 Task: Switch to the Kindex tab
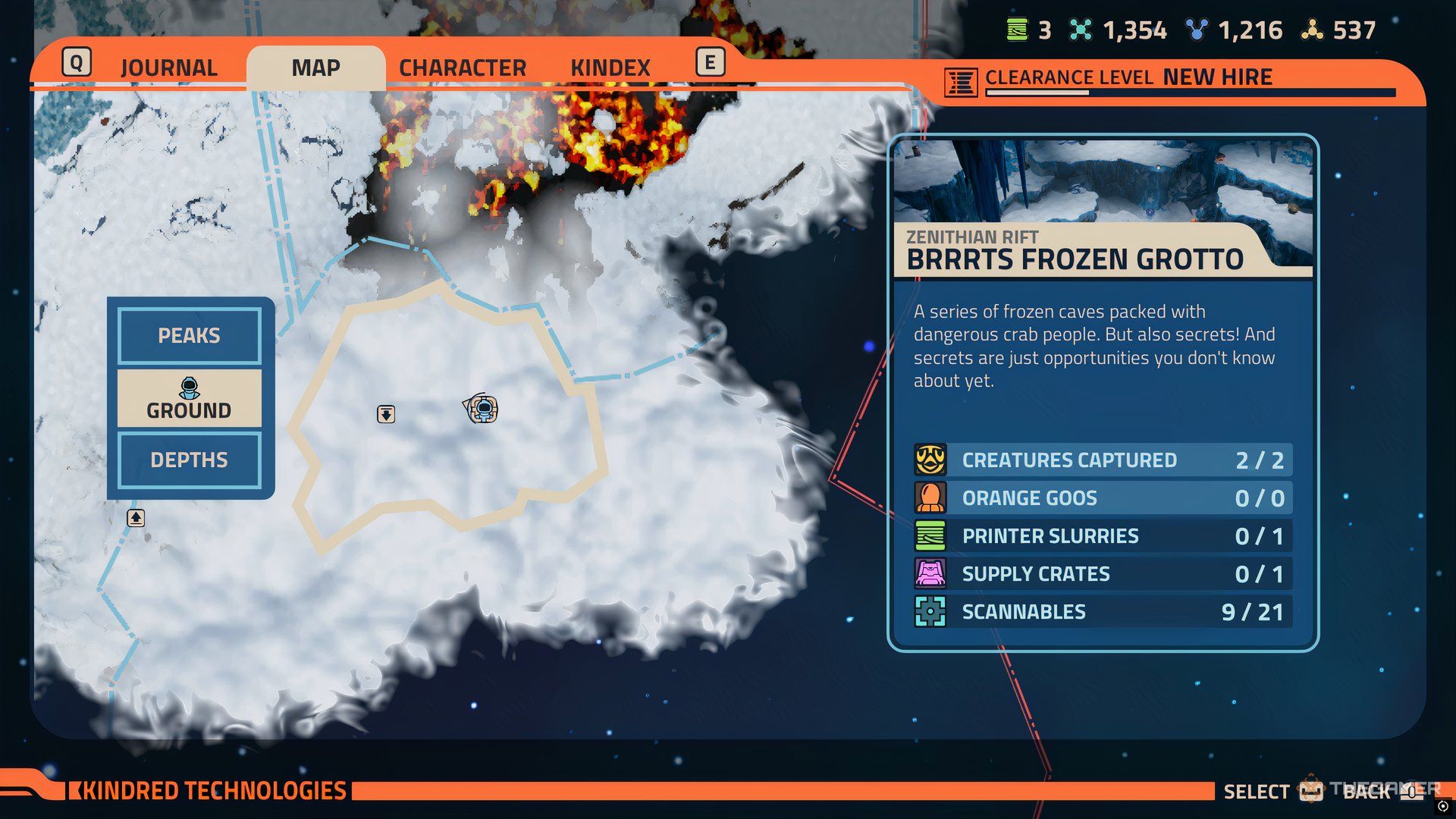pyautogui.click(x=610, y=67)
